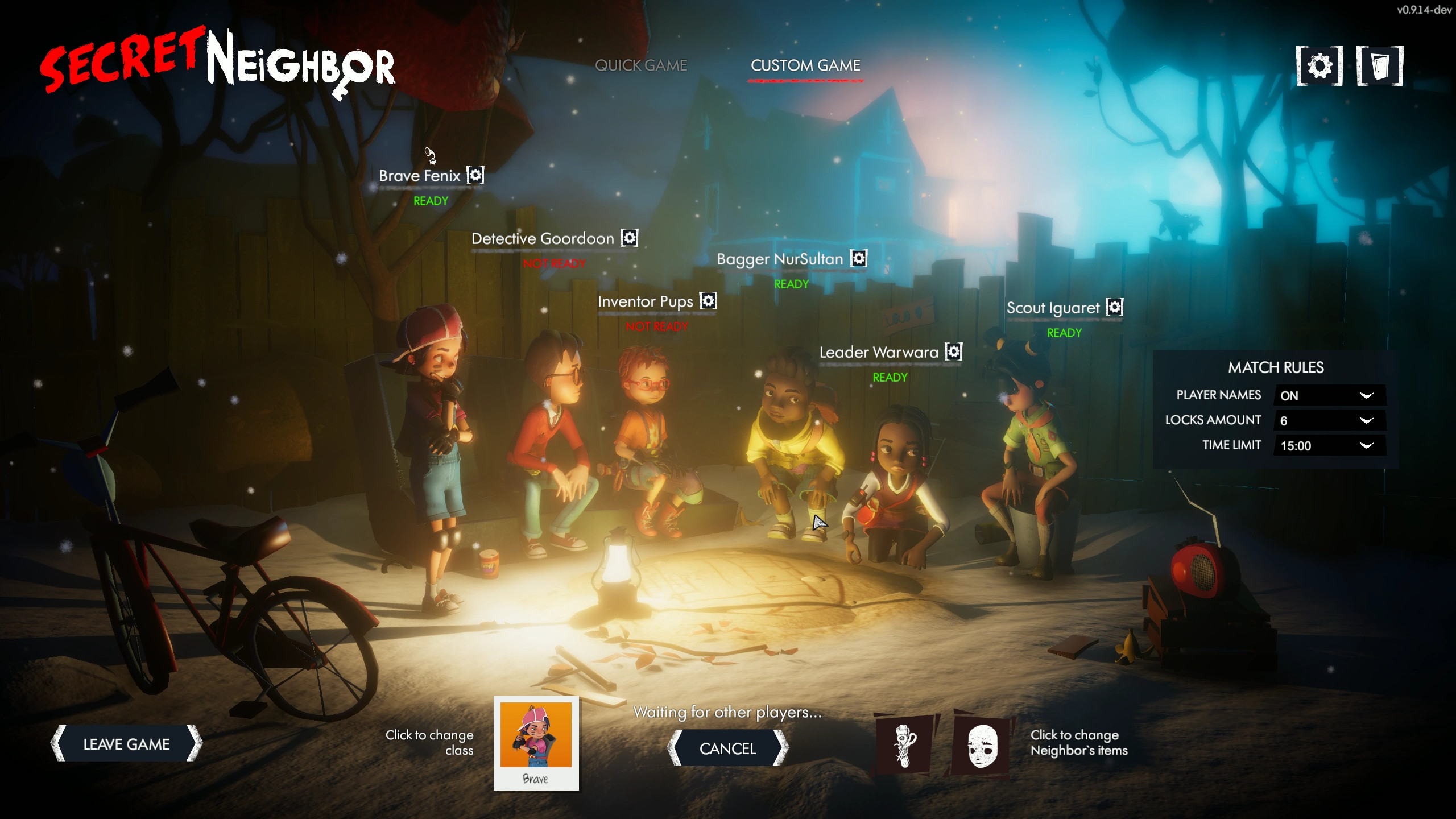Viewport: 1456px width, 819px height.
Task: Open the TIME LIMIT dropdown showing 15:00
Action: (x=1330, y=445)
